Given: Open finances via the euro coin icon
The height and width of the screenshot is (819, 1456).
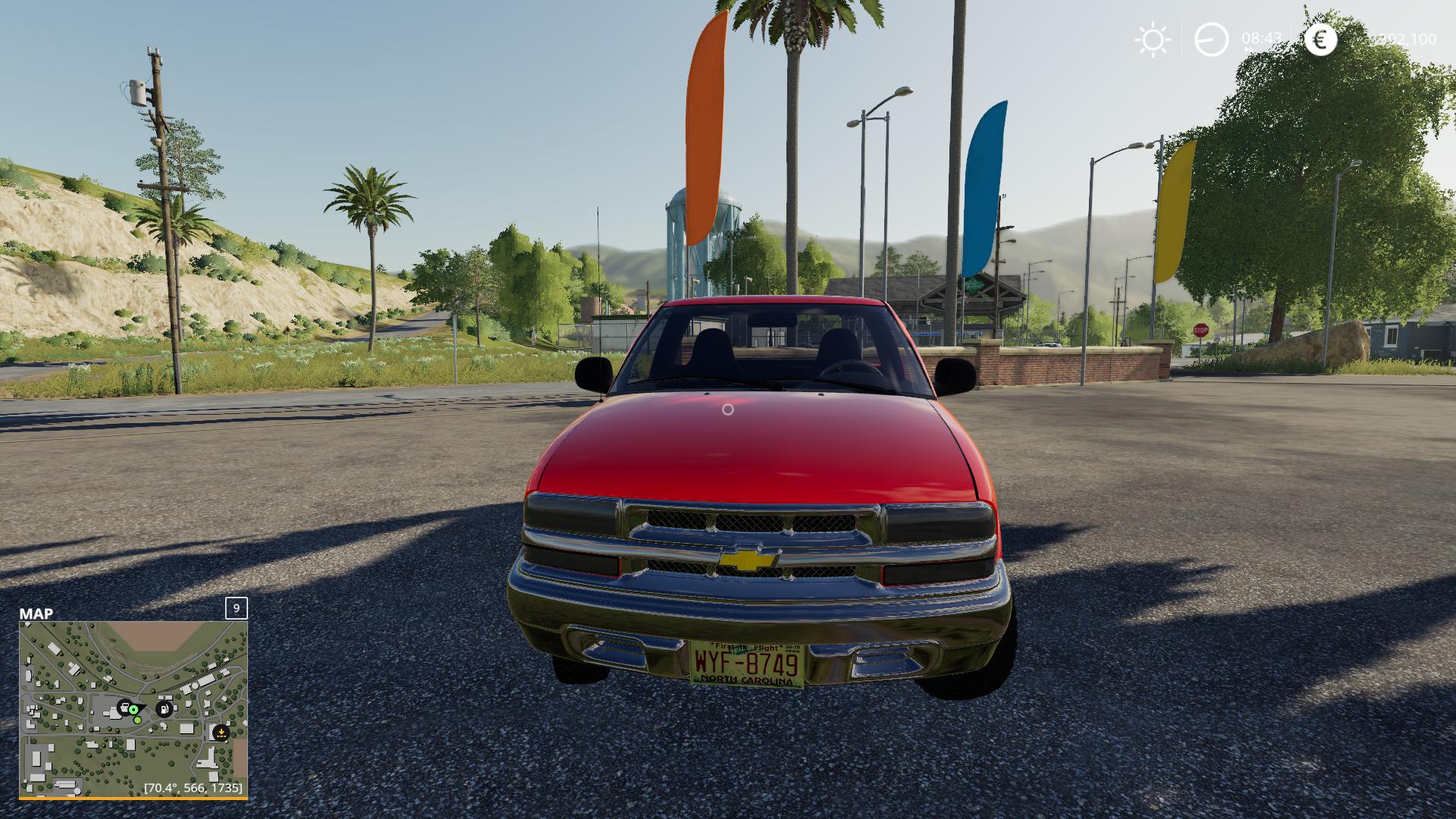Looking at the screenshot, I should [x=1320, y=39].
